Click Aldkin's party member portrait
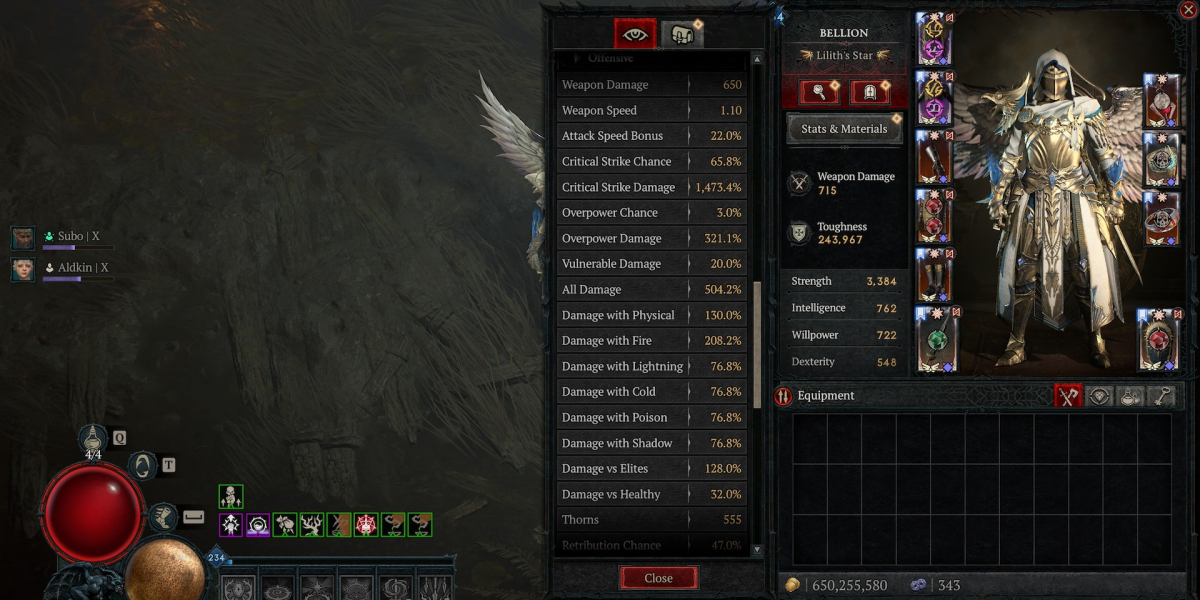This screenshot has width=1200, height=600. click(23, 269)
